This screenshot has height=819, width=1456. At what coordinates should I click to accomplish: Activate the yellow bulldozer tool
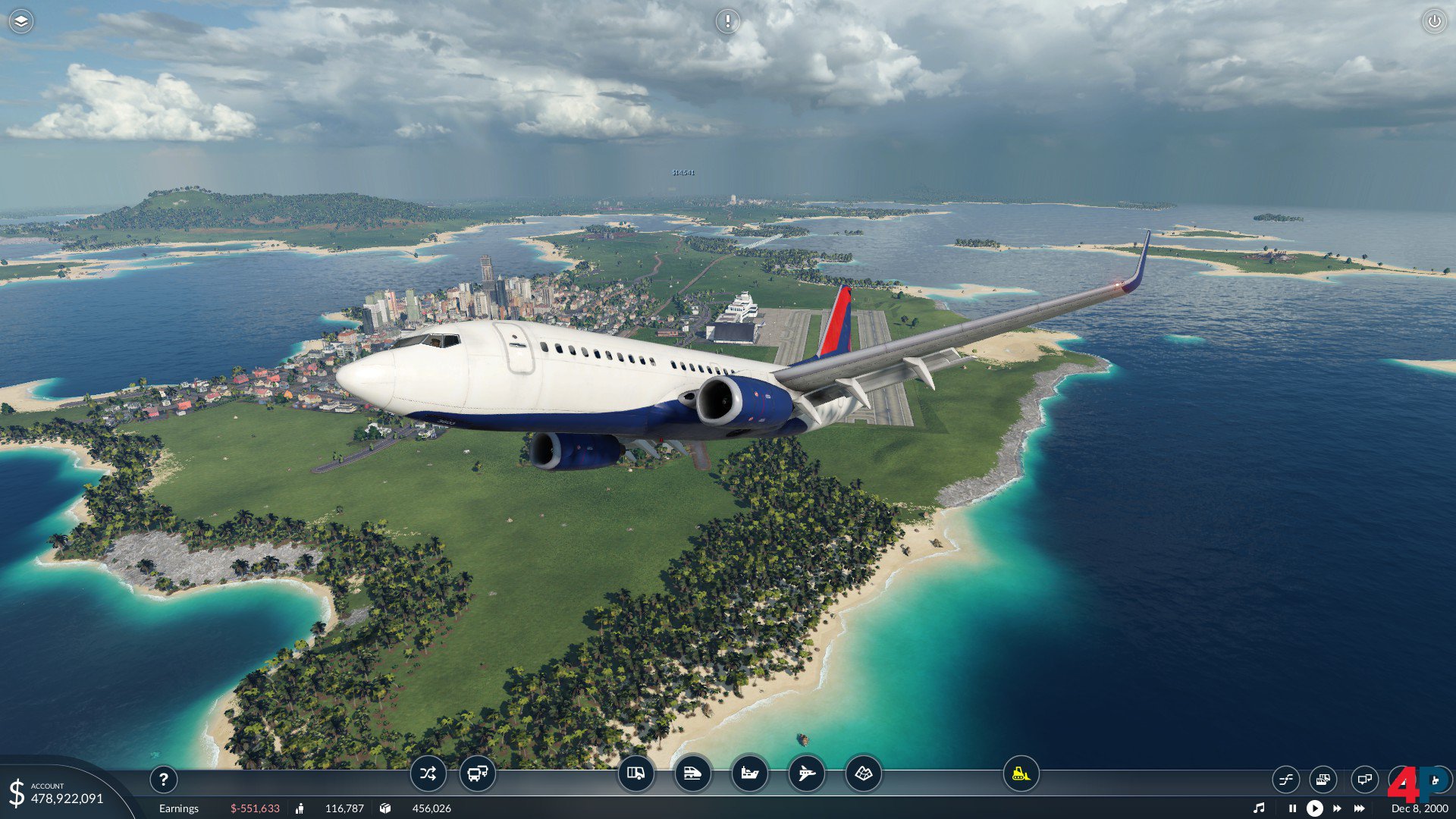coord(1021,773)
